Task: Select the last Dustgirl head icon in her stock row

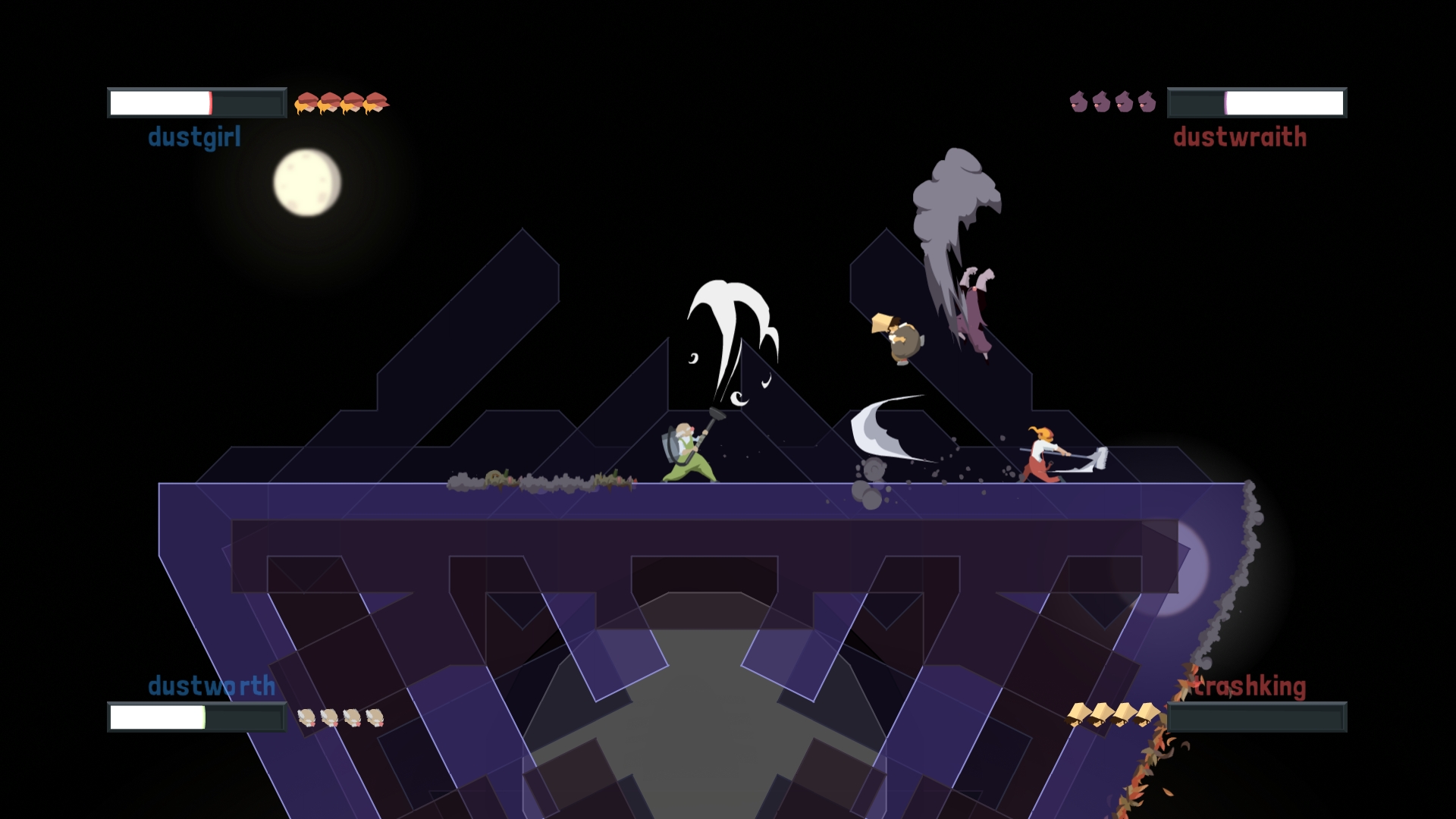Action: pyautogui.click(x=375, y=102)
